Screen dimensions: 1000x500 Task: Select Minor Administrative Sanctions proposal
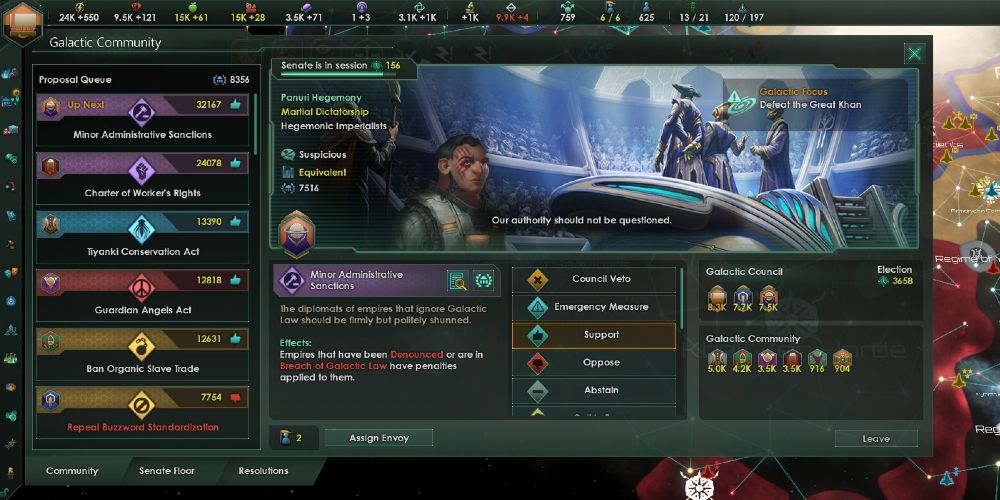[142, 120]
